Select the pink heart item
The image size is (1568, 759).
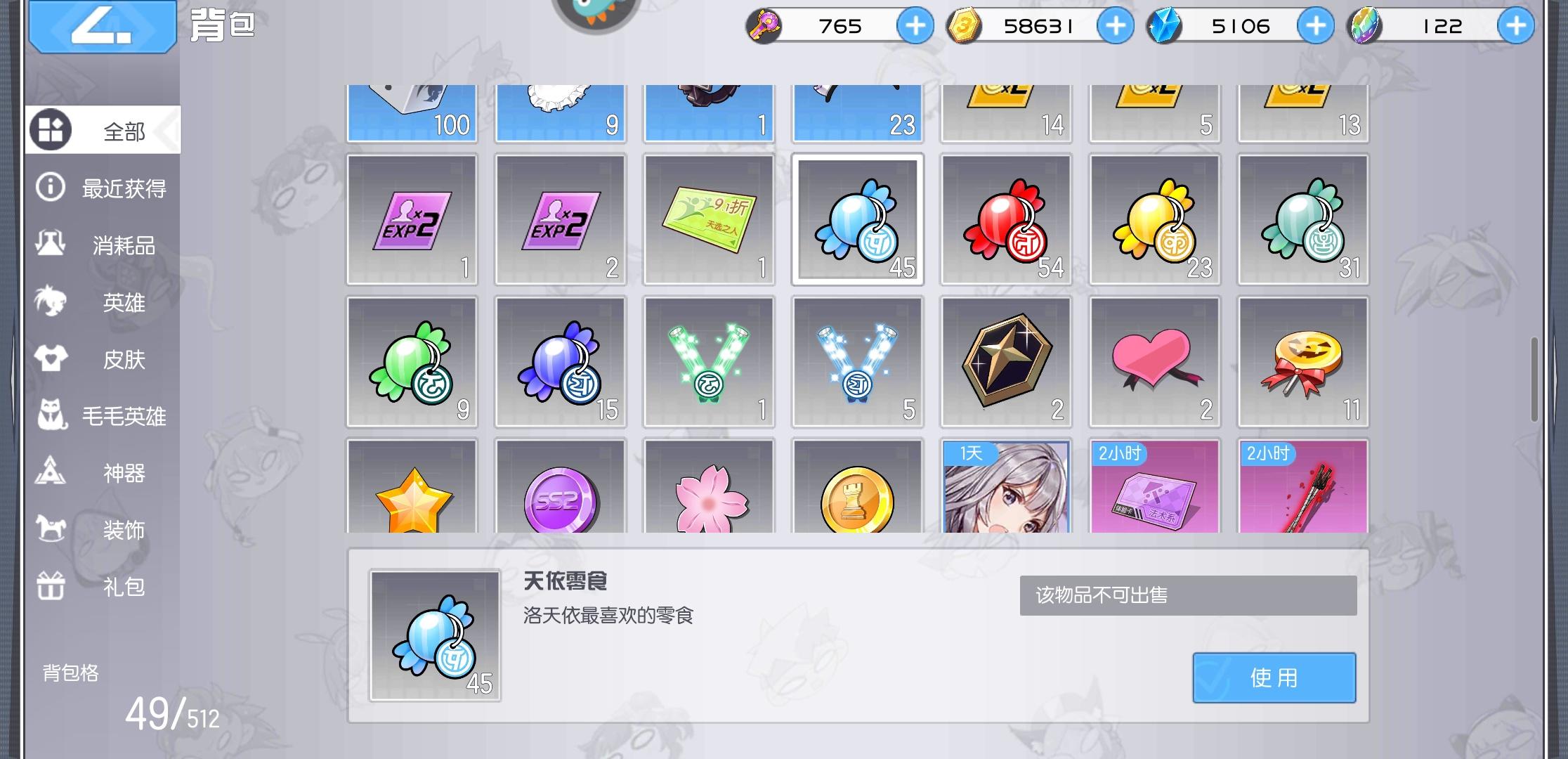pyautogui.click(x=1154, y=361)
